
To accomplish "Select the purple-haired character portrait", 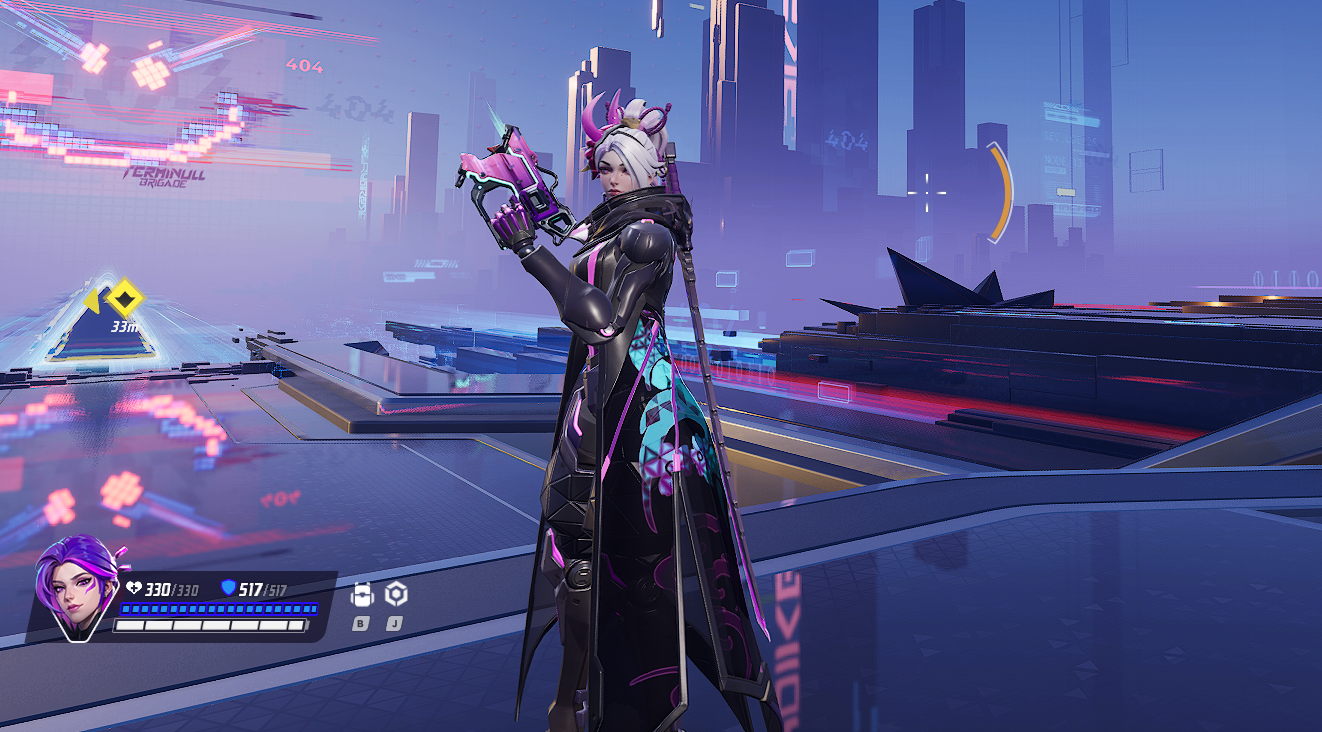I will pos(75,587).
